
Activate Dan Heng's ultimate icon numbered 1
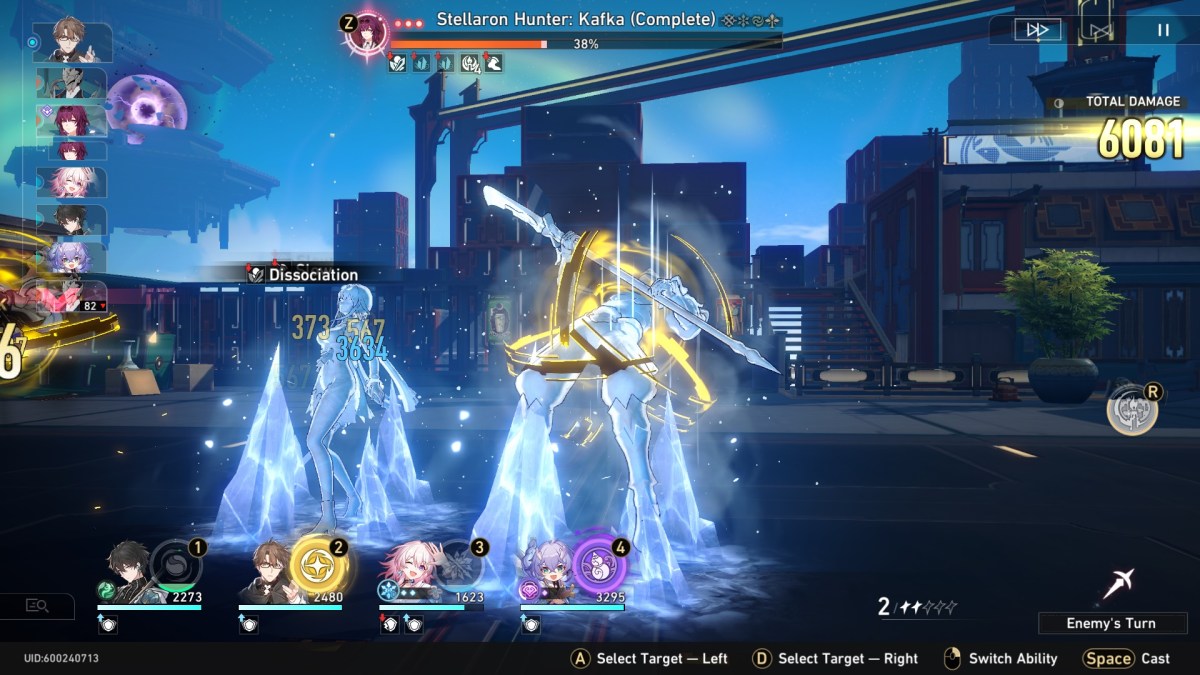click(175, 567)
